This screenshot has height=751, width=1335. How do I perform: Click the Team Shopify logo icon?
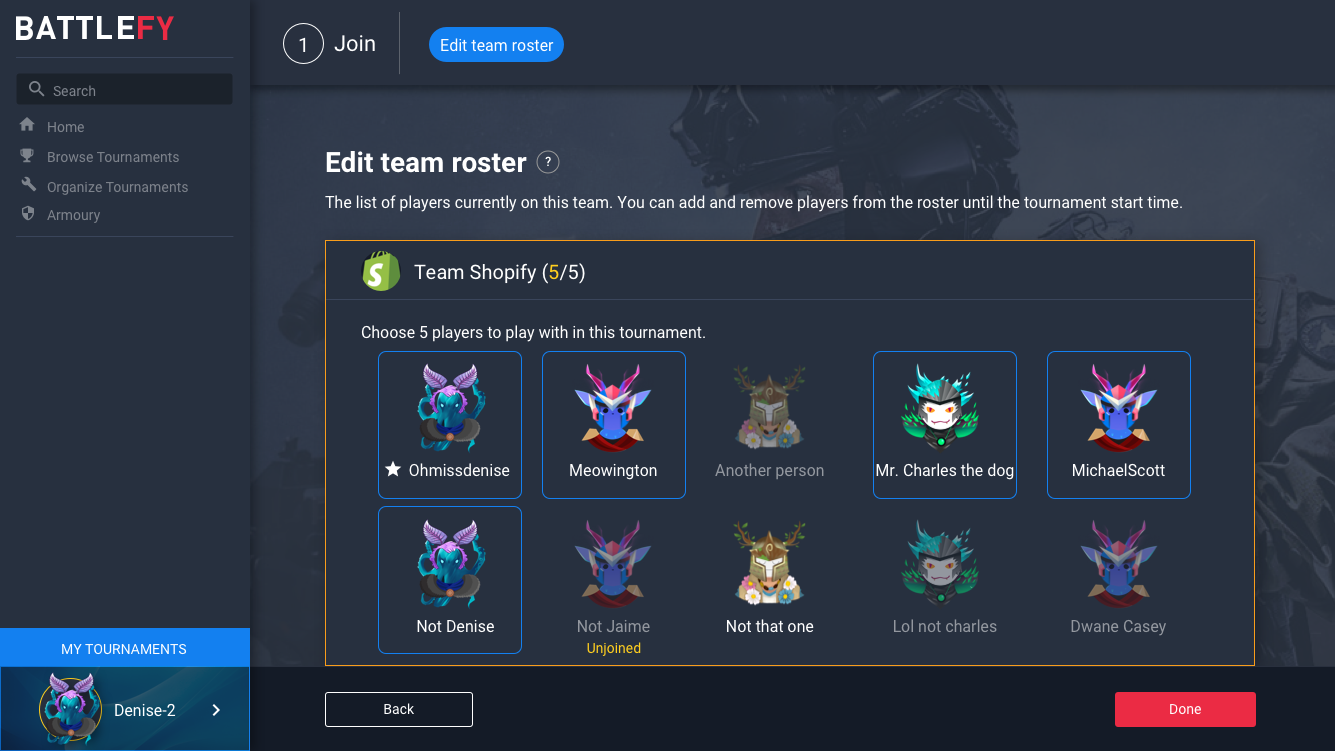tap(380, 270)
